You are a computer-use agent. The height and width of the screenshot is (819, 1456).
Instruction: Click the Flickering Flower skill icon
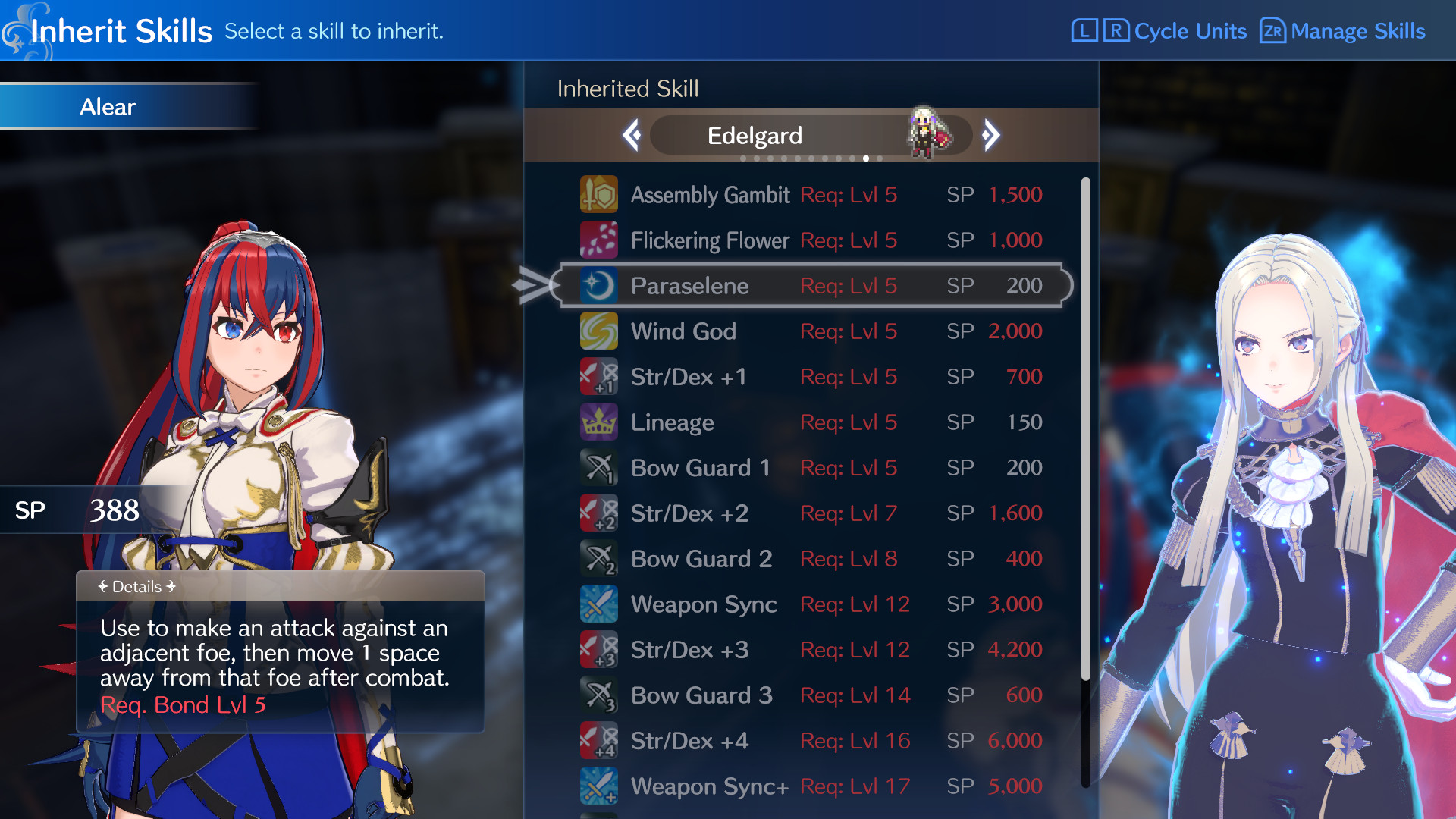pyautogui.click(x=599, y=240)
